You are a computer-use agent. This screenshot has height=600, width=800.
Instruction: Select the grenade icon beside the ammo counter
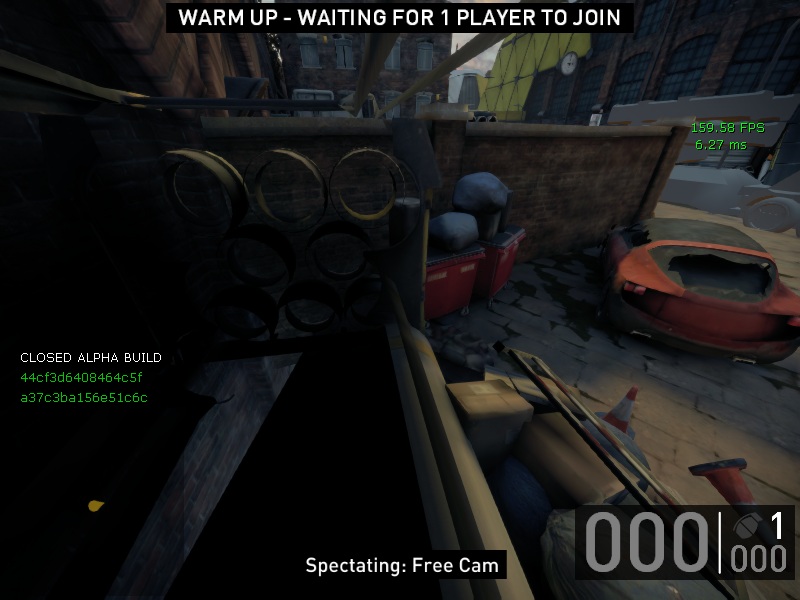[x=746, y=526]
